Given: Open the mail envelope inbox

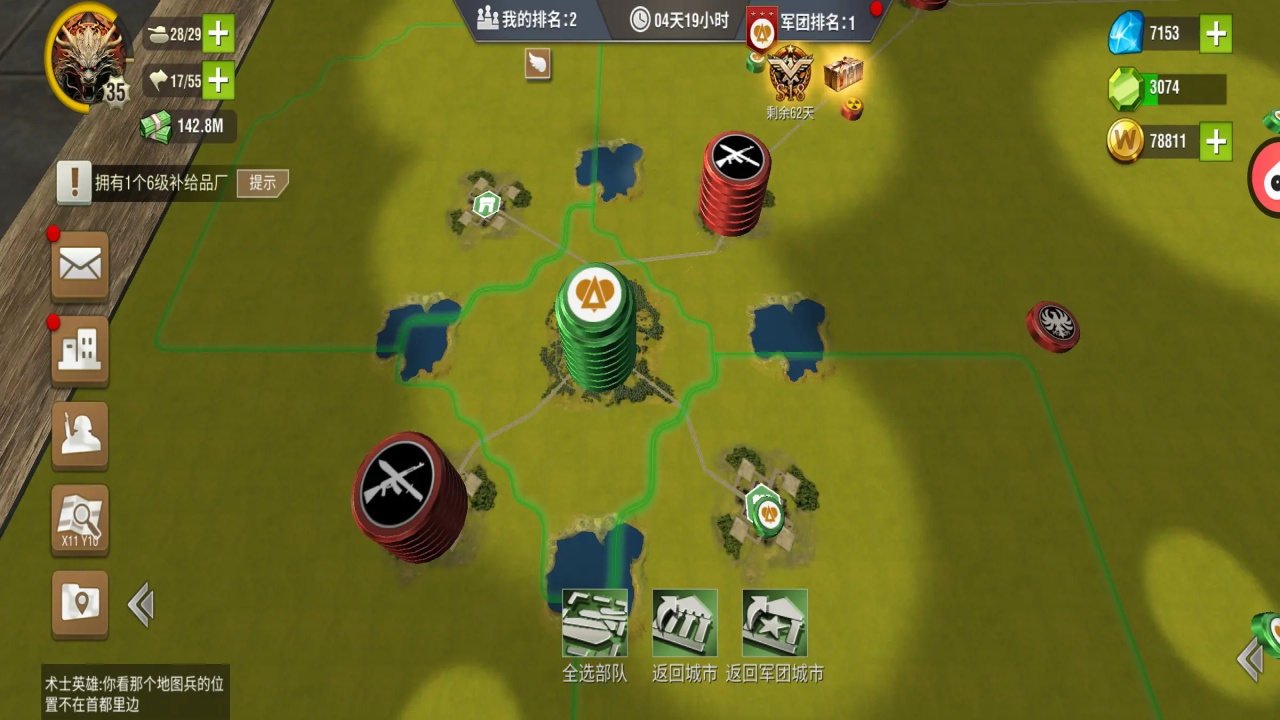Looking at the screenshot, I should (80, 265).
